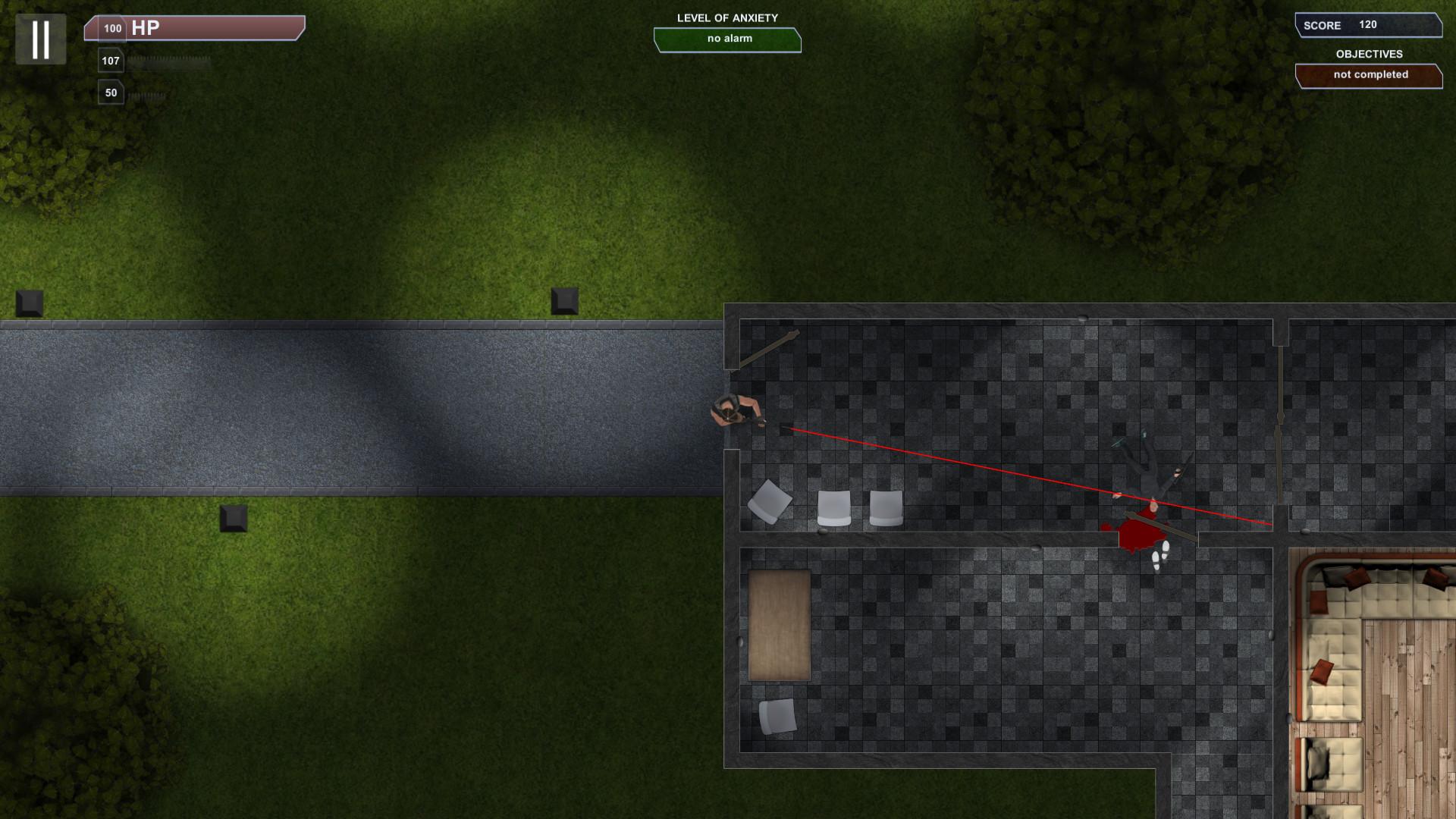The image size is (1456, 819).
Task: Toggle the 'not completed' objectives banner
Action: (1370, 75)
